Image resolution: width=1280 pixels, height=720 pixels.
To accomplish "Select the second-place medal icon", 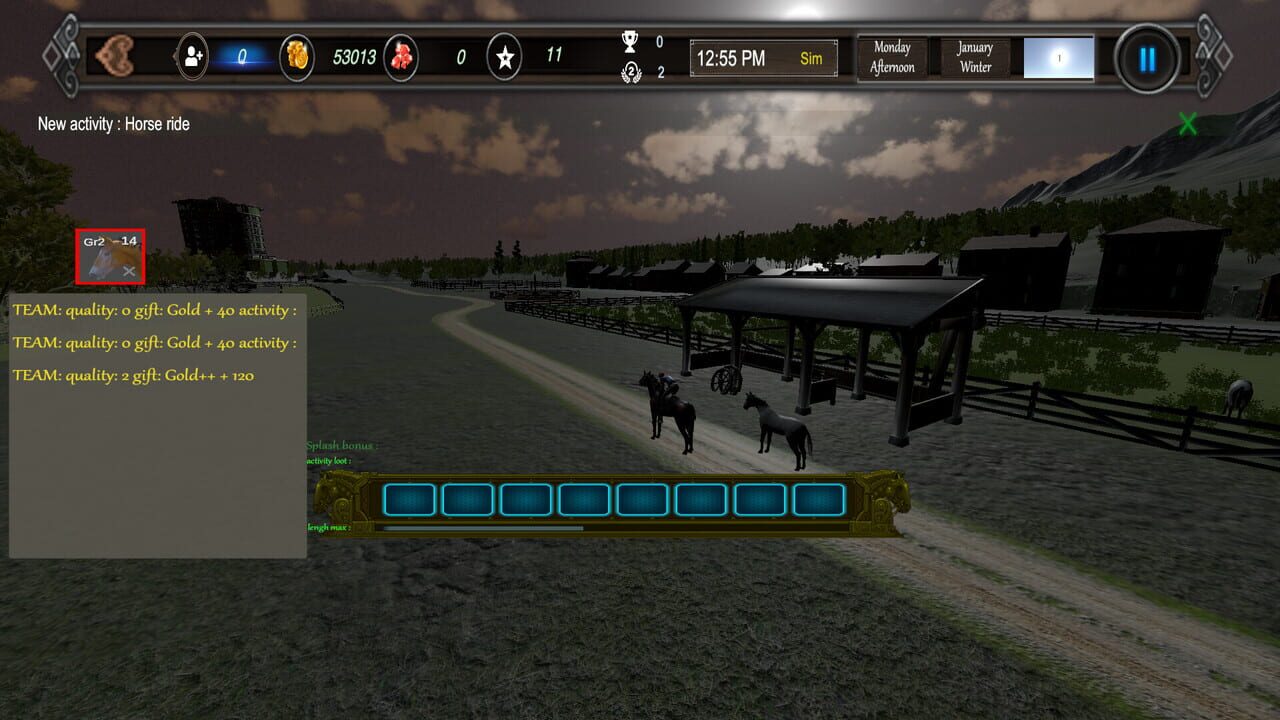I will coord(630,72).
